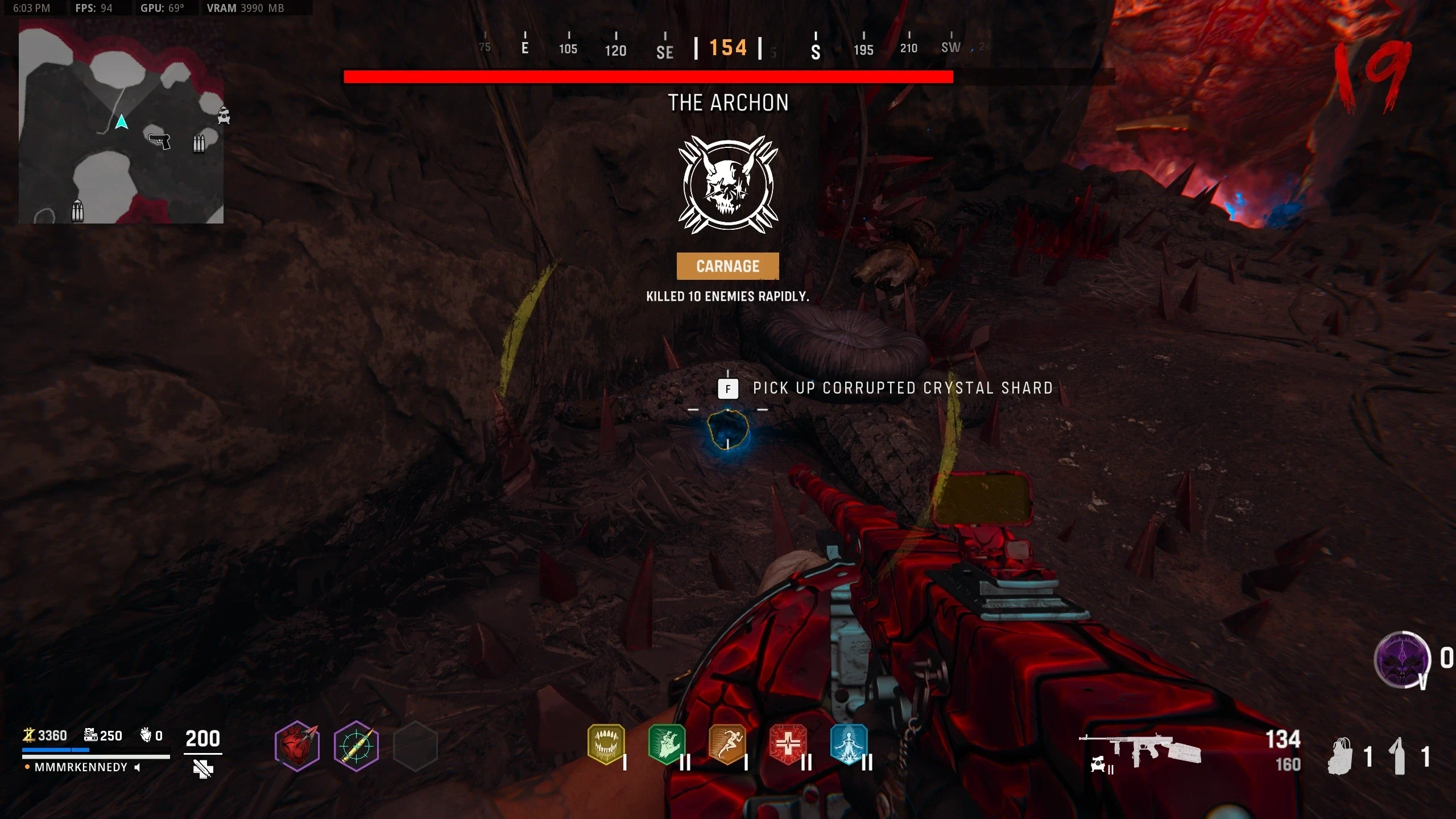Open the cave minimap

121,121
